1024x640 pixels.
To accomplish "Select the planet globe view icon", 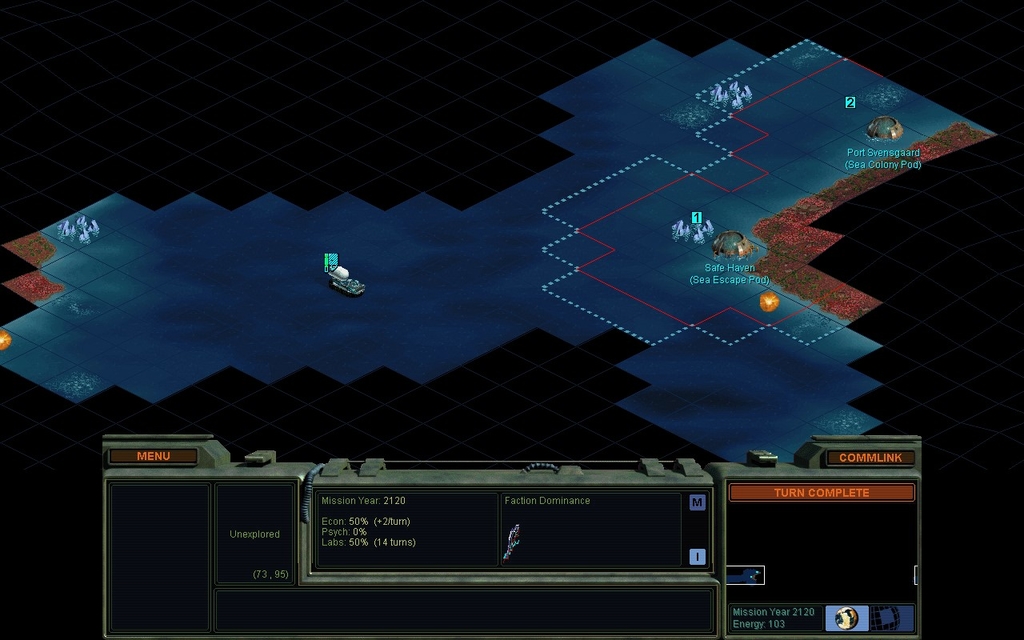I will coord(846,617).
